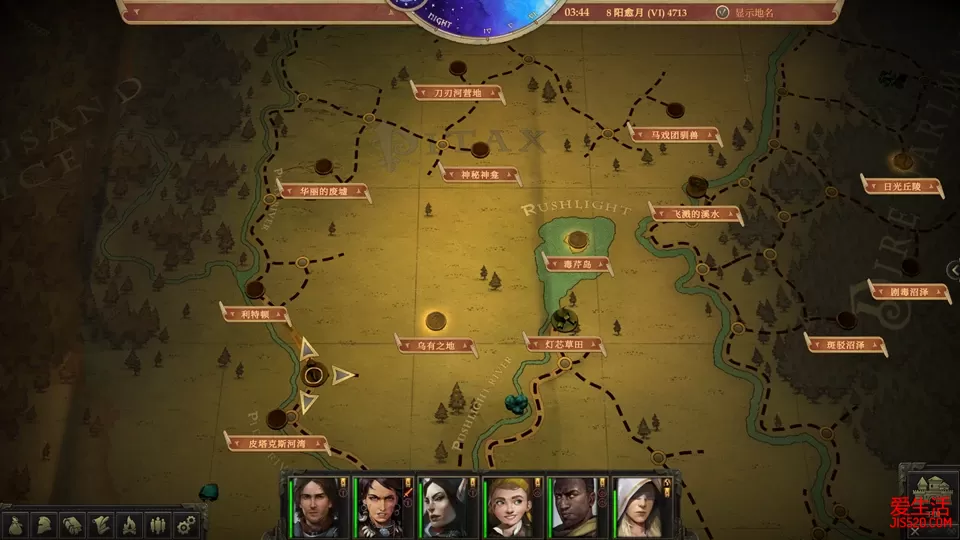Screen dimensions: 960x540
Task: Click the 刀刃河营地 location label
Action: click(x=457, y=93)
